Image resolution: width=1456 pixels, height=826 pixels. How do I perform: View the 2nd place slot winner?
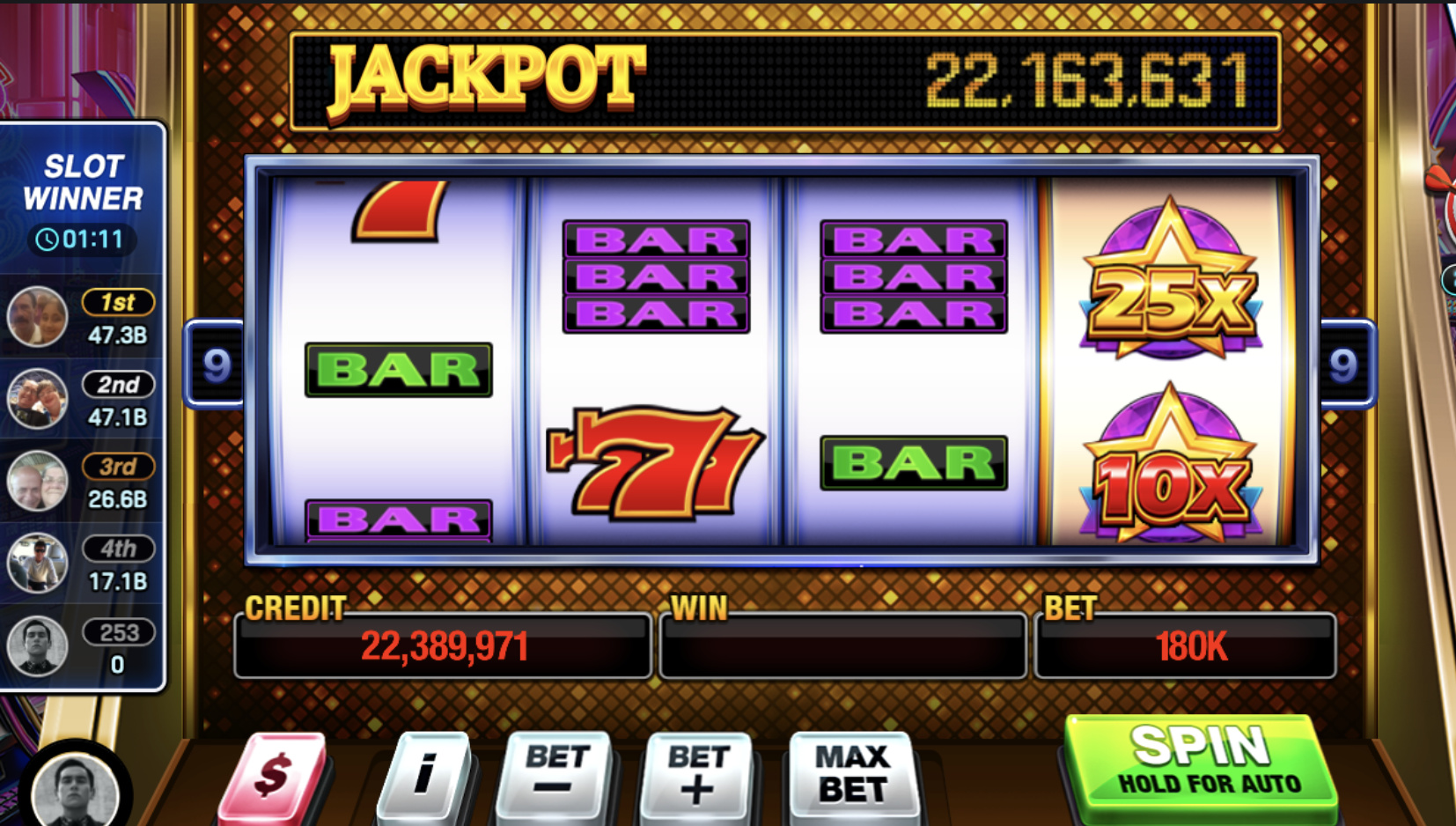coord(81,399)
